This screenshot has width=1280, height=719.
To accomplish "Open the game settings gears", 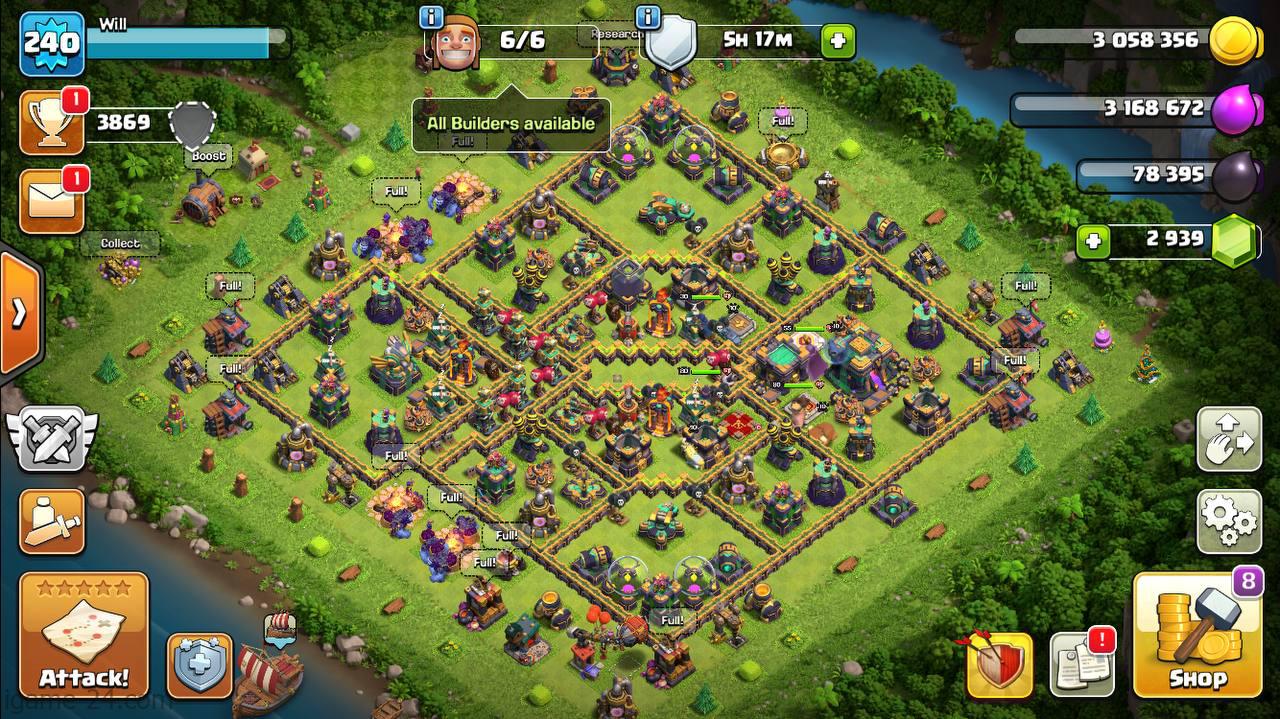I will click(1229, 520).
